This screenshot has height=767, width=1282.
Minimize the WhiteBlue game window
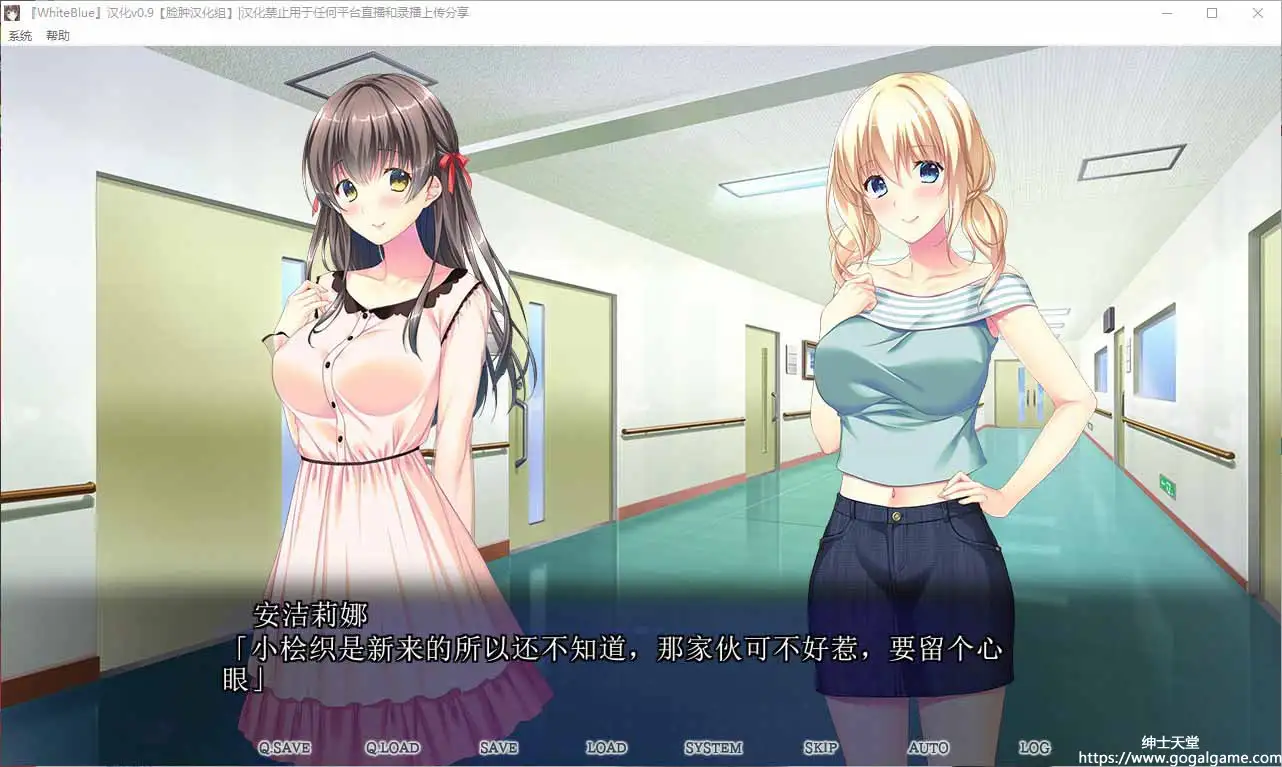1166,13
